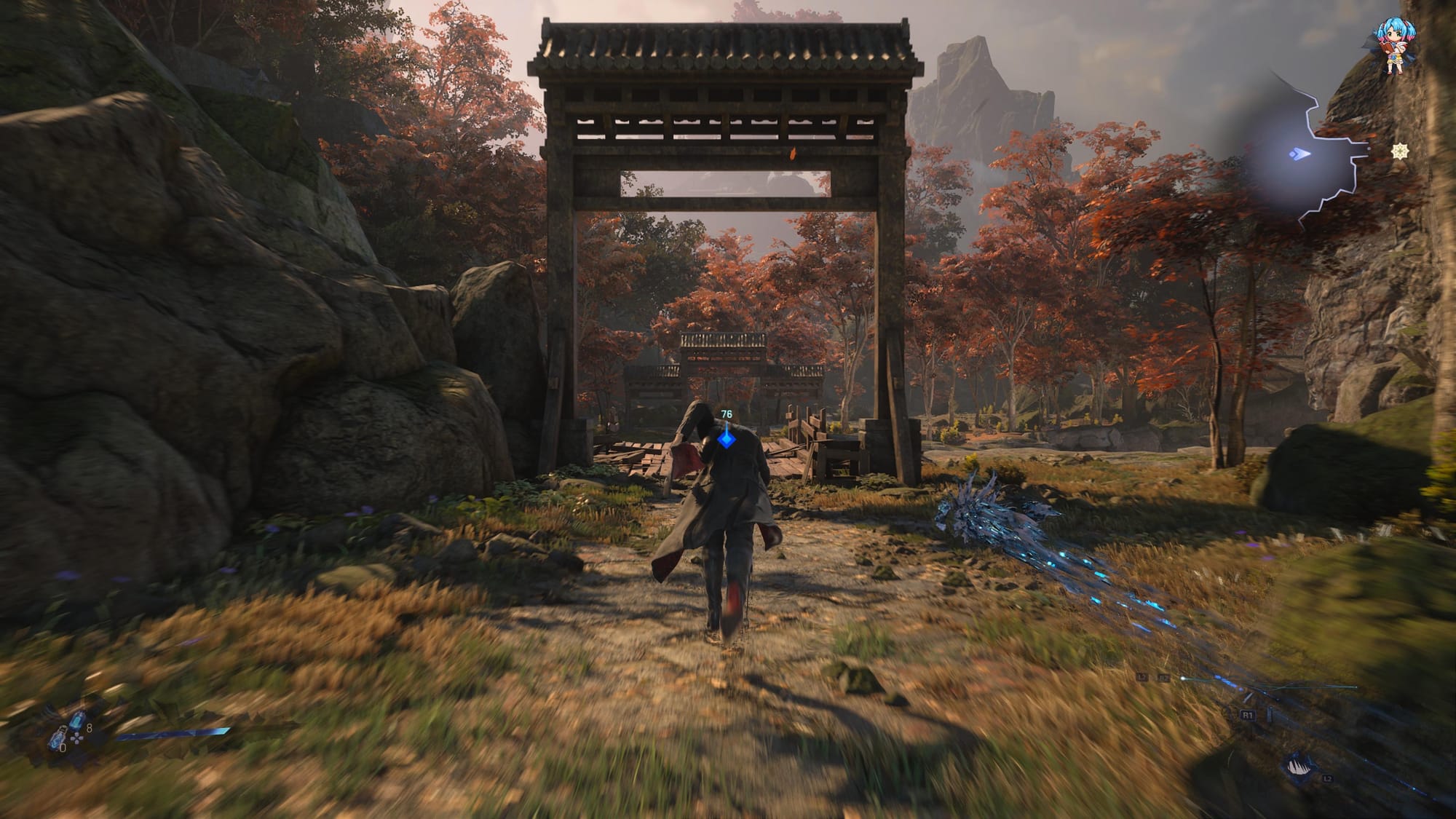Click the star-shaped marker beside the minimap

click(1398, 151)
